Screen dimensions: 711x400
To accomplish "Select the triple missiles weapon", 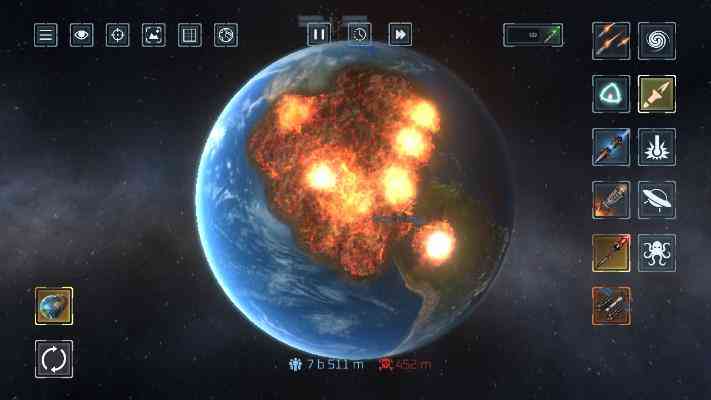I will 610,41.
